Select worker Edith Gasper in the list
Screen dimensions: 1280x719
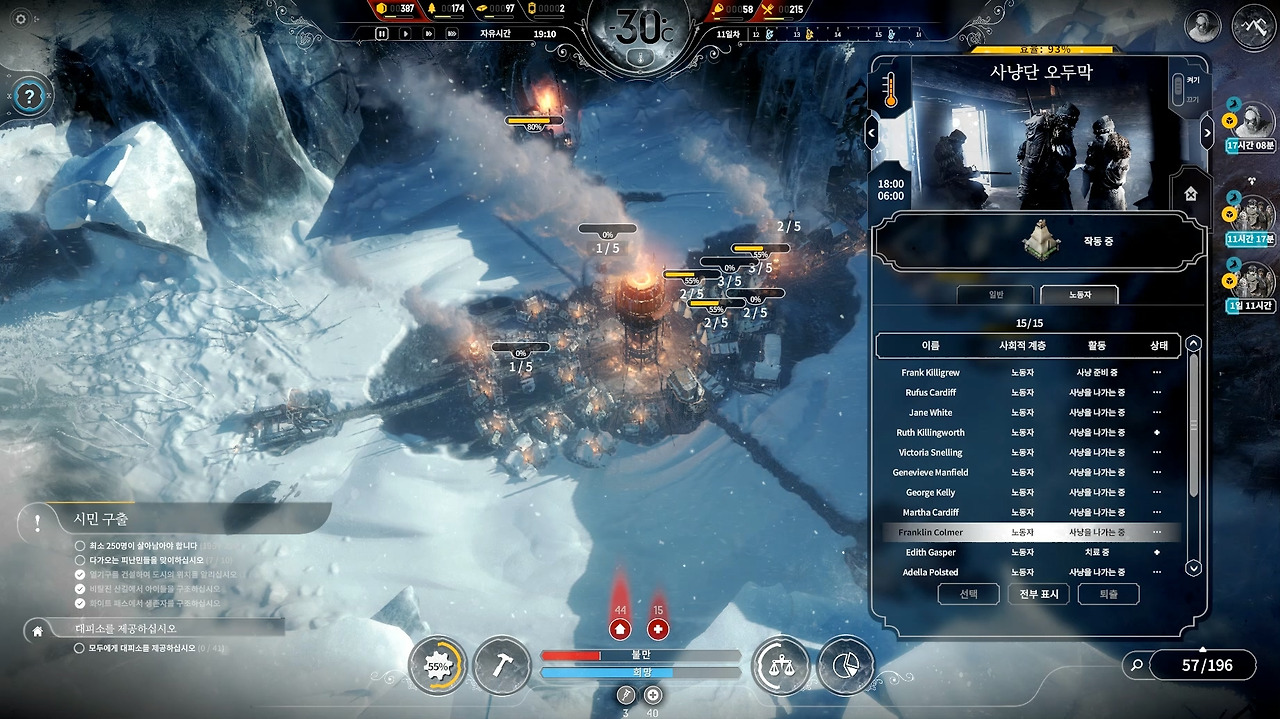click(930, 553)
